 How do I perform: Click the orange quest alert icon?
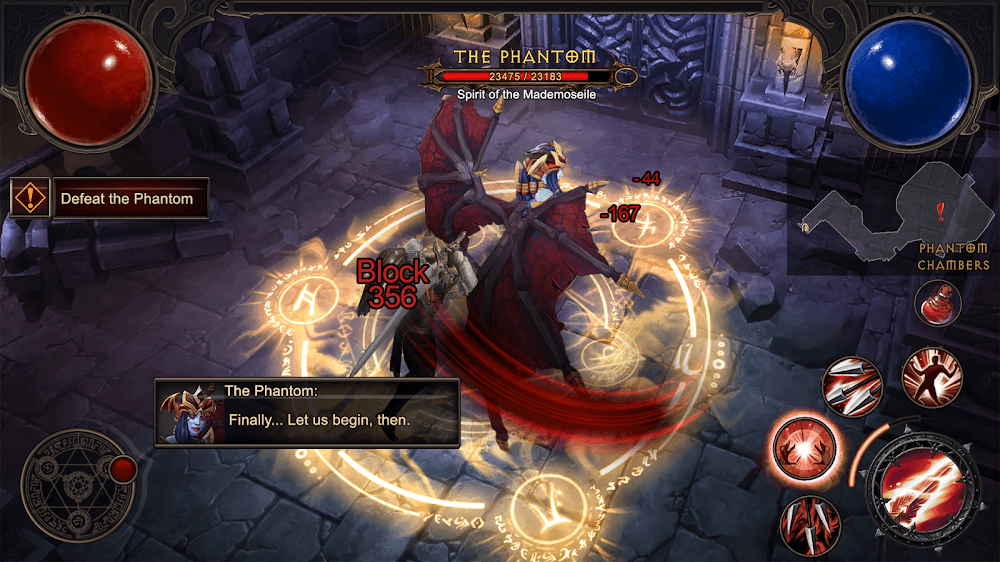[30, 198]
